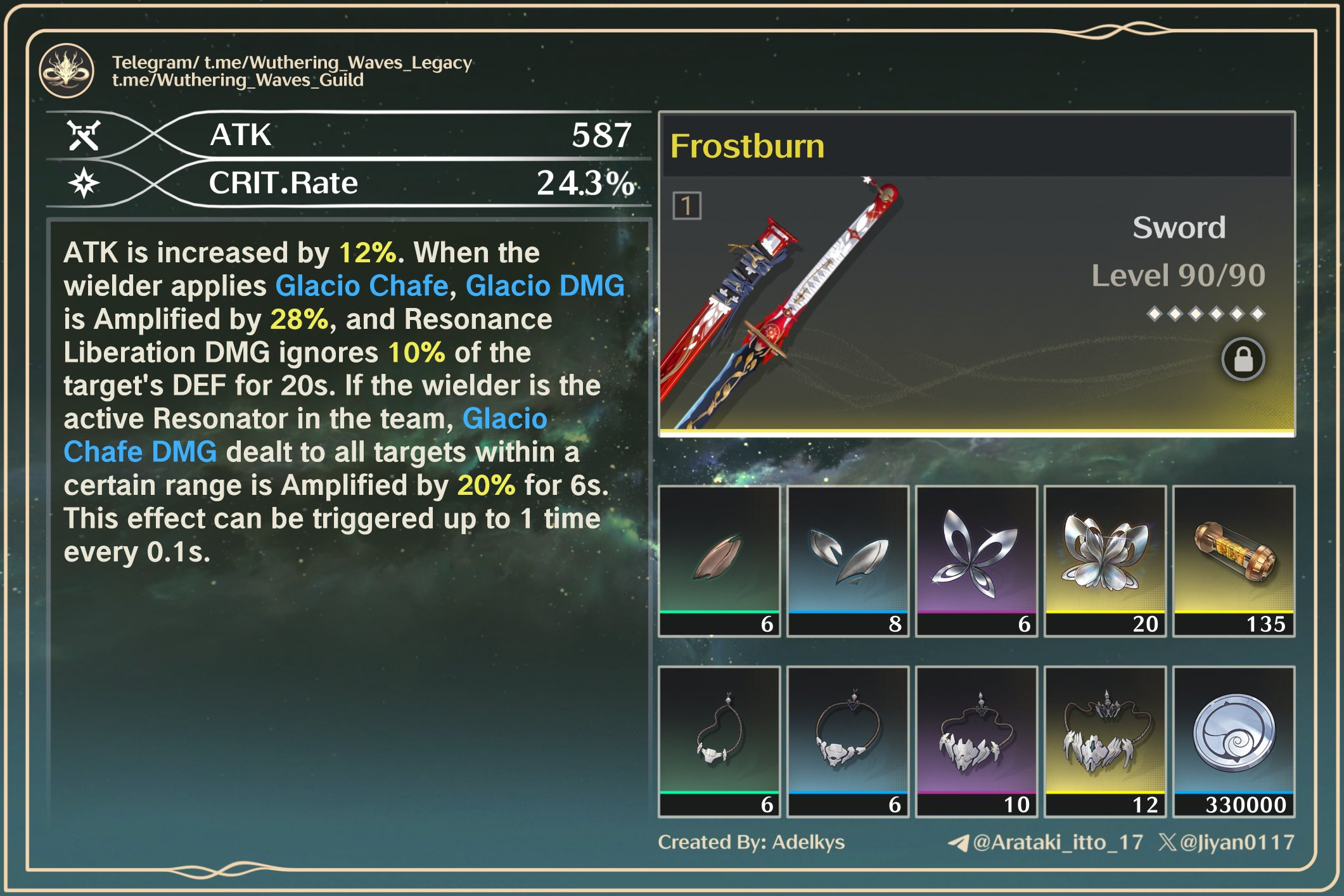Click the rank 1 badge on weapon
Image resolution: width=1344 pixels, height=896 pixels.
[687, 206]
